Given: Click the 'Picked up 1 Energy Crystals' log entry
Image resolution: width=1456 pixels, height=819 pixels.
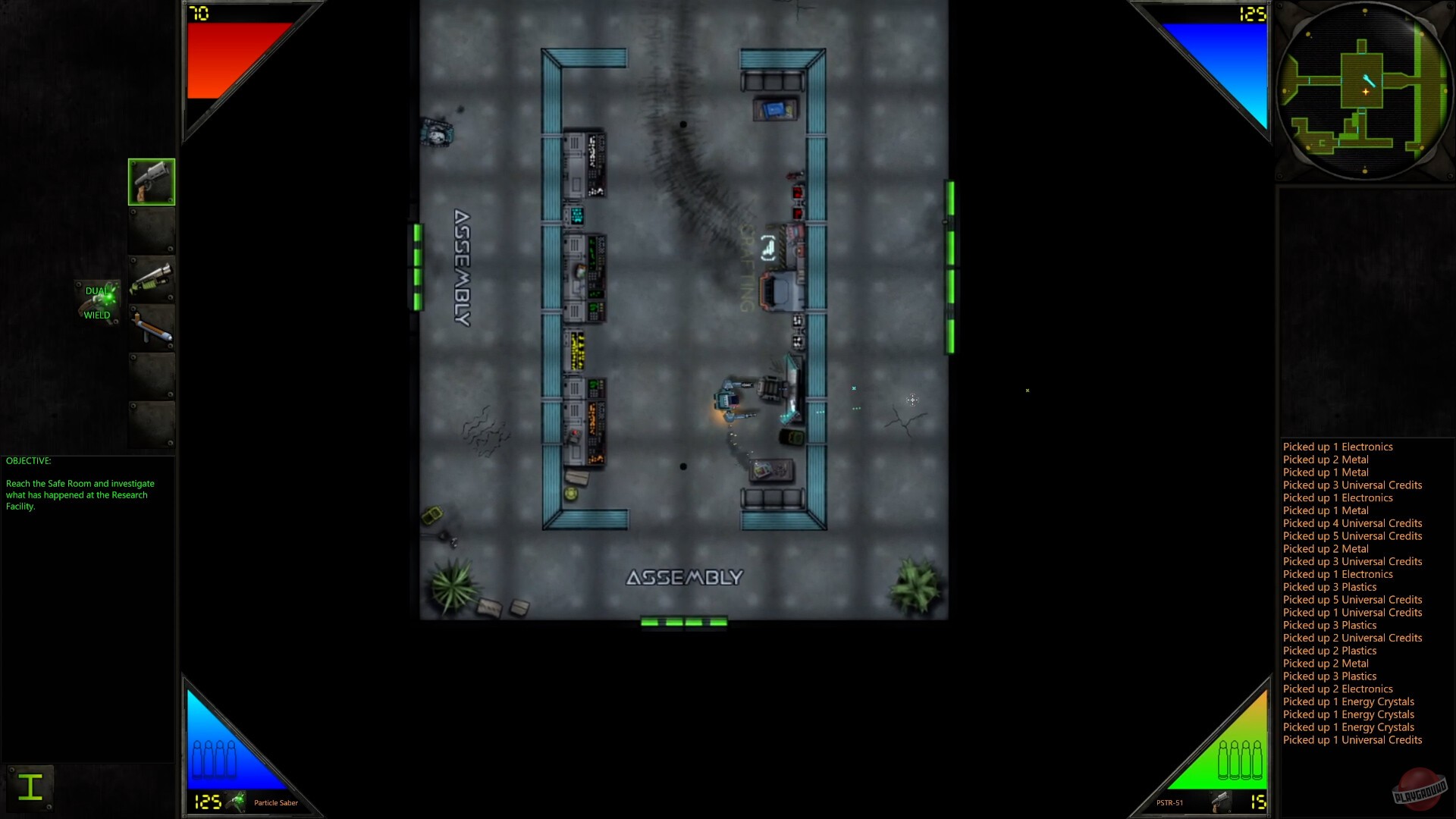Looking at the screenshot, I should [x=1348, y=701].
